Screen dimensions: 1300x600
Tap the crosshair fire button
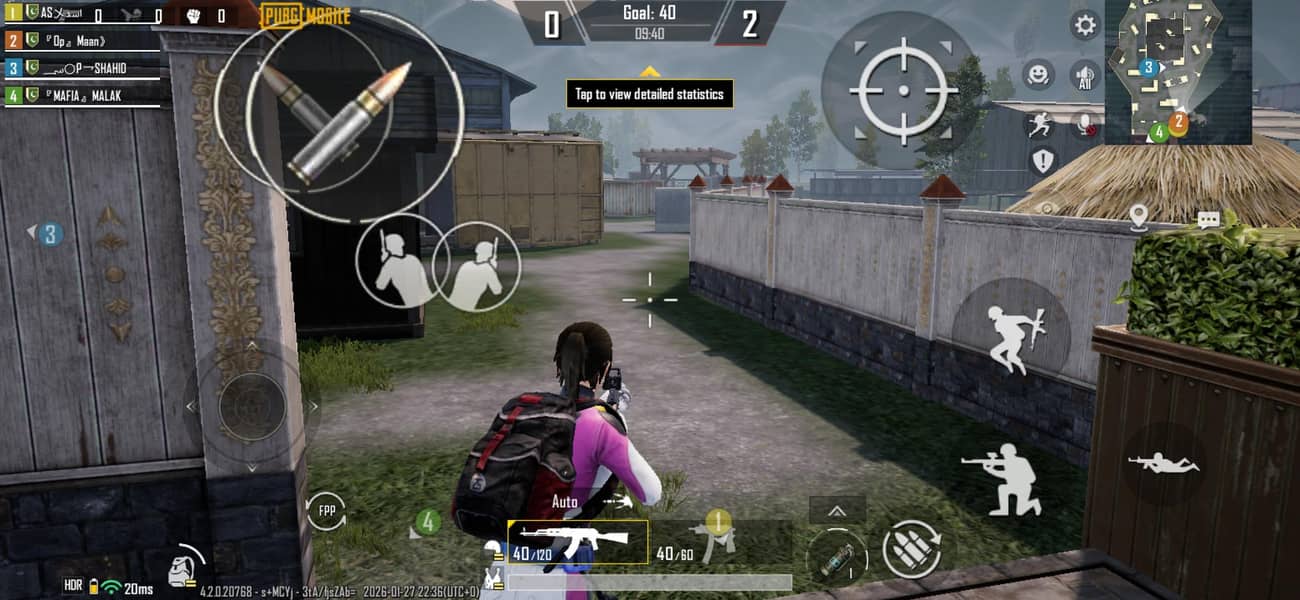click(x=903, y=90)
